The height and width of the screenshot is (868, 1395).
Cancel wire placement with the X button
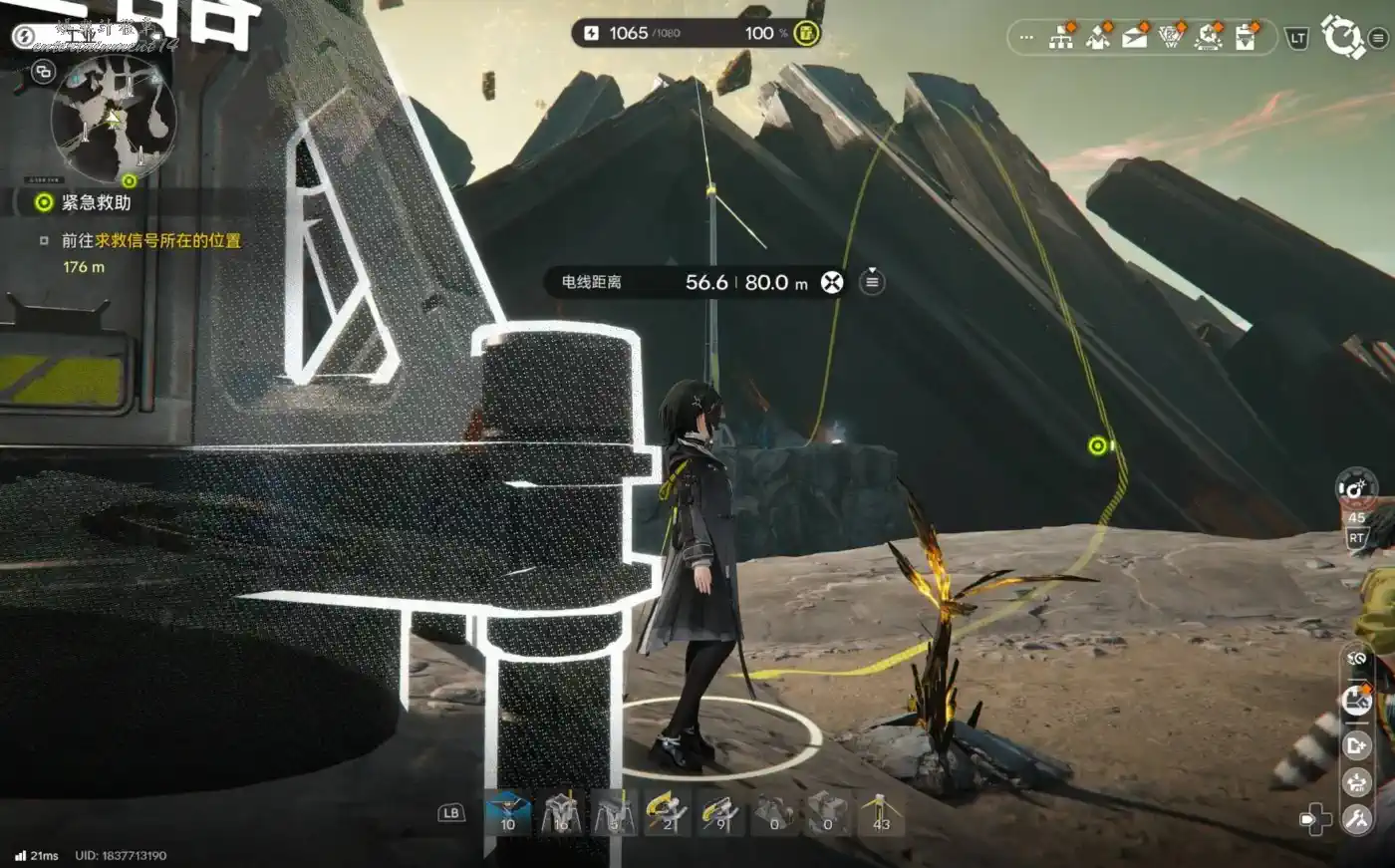pos(831,282)
